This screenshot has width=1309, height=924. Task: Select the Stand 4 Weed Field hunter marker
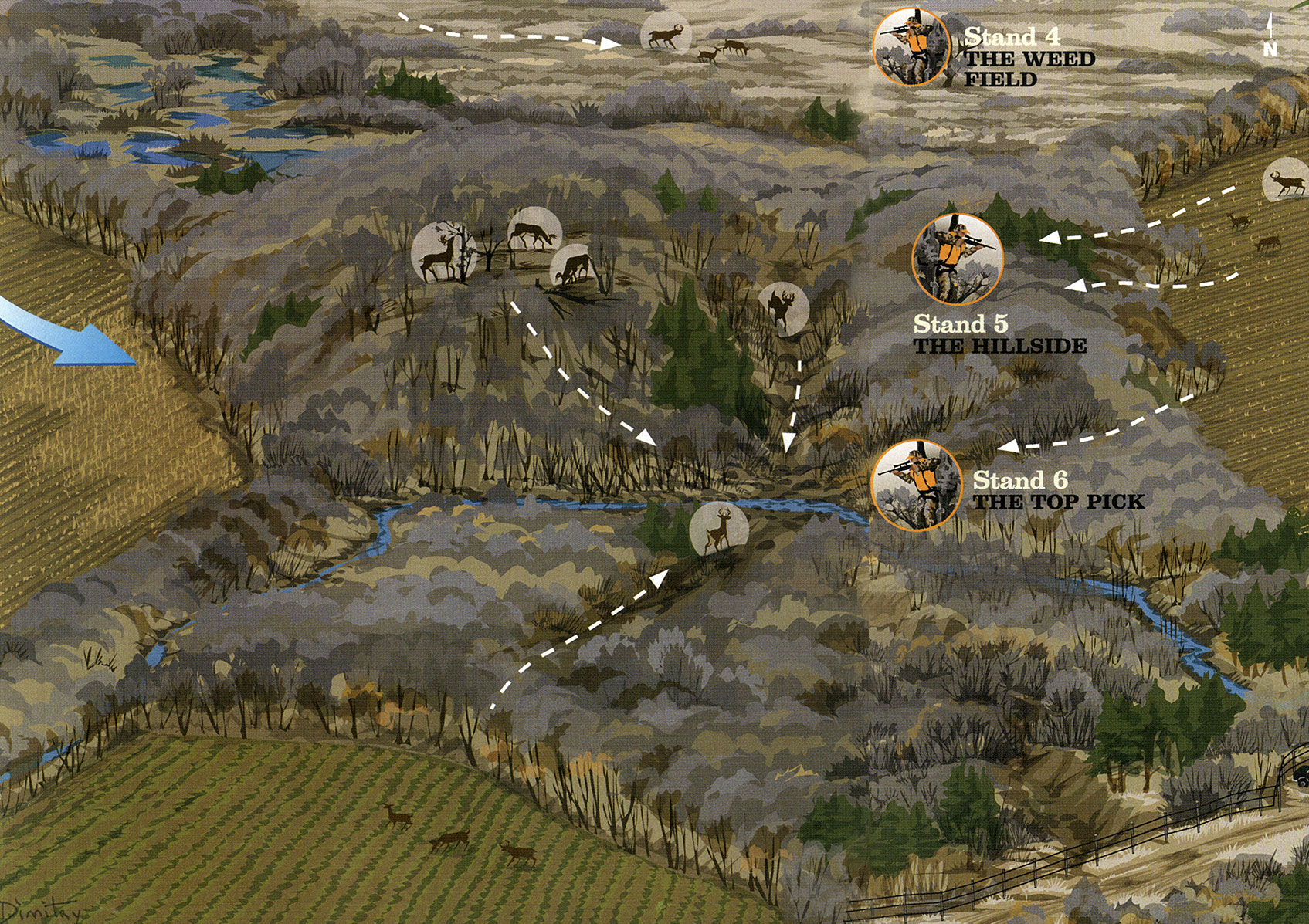(911, 46)
